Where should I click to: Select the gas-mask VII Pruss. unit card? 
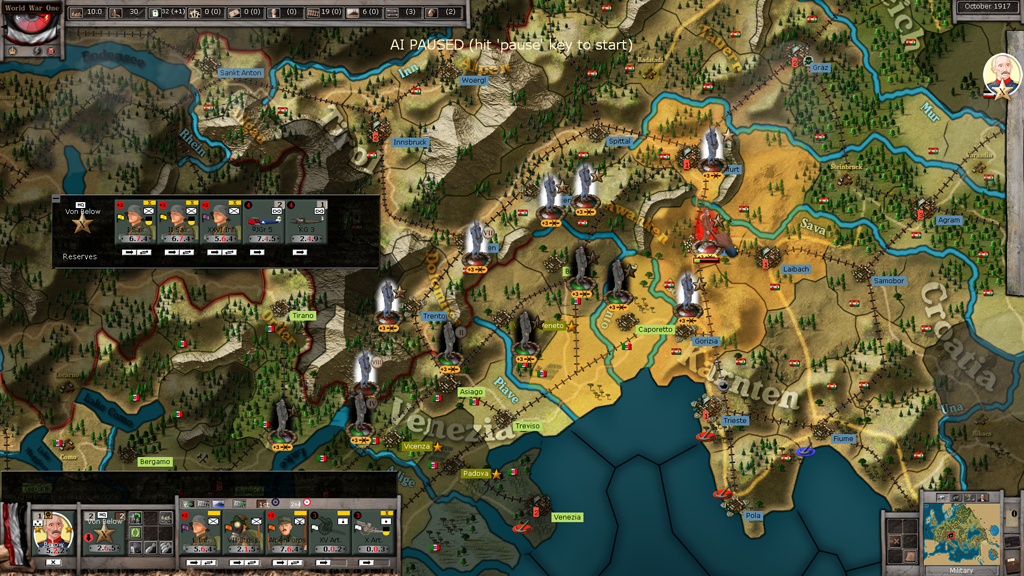click(x=243, y=534)
